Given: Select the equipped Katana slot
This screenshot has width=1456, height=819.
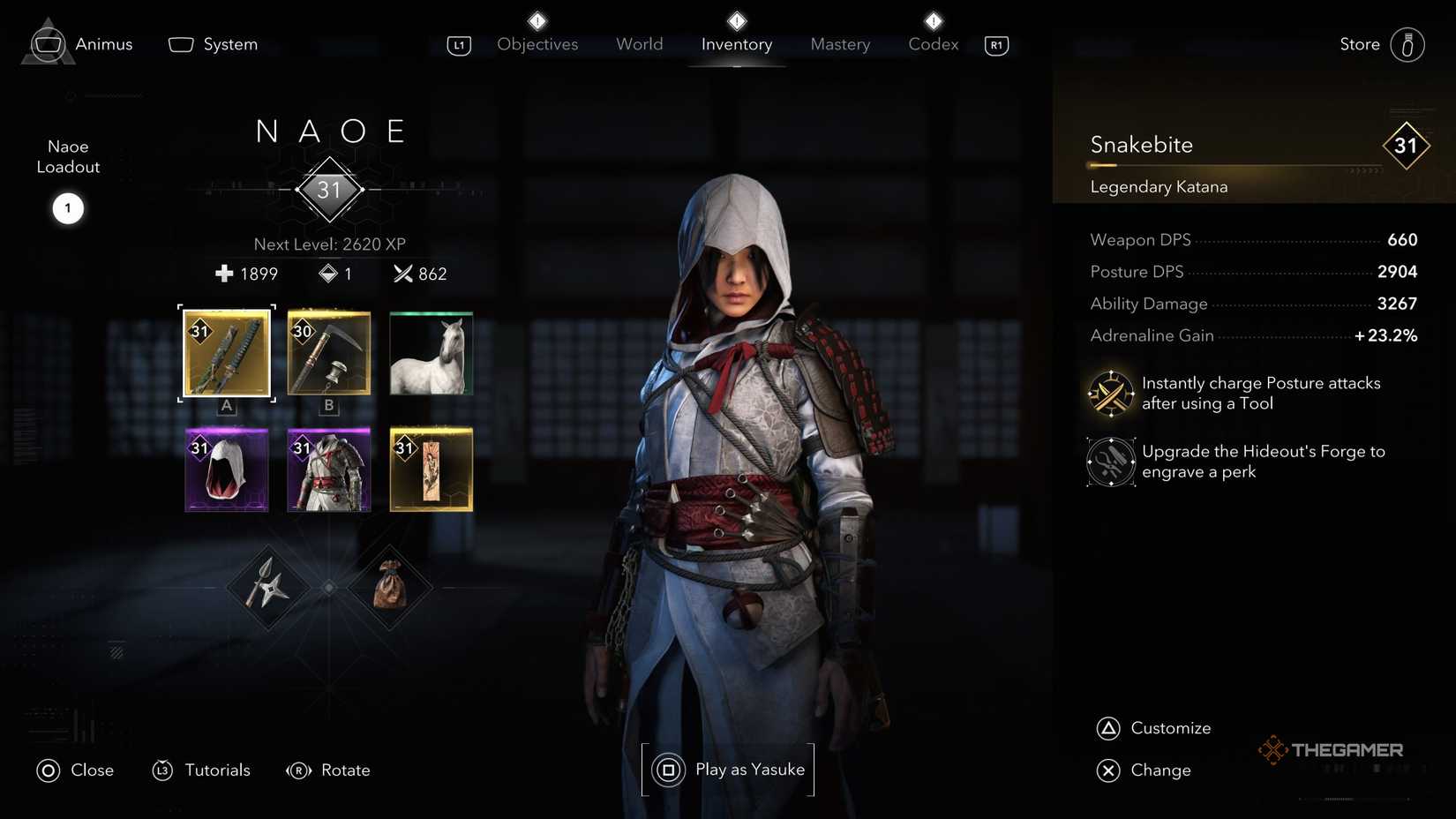Looking at the screenshot, I should 226,354.
